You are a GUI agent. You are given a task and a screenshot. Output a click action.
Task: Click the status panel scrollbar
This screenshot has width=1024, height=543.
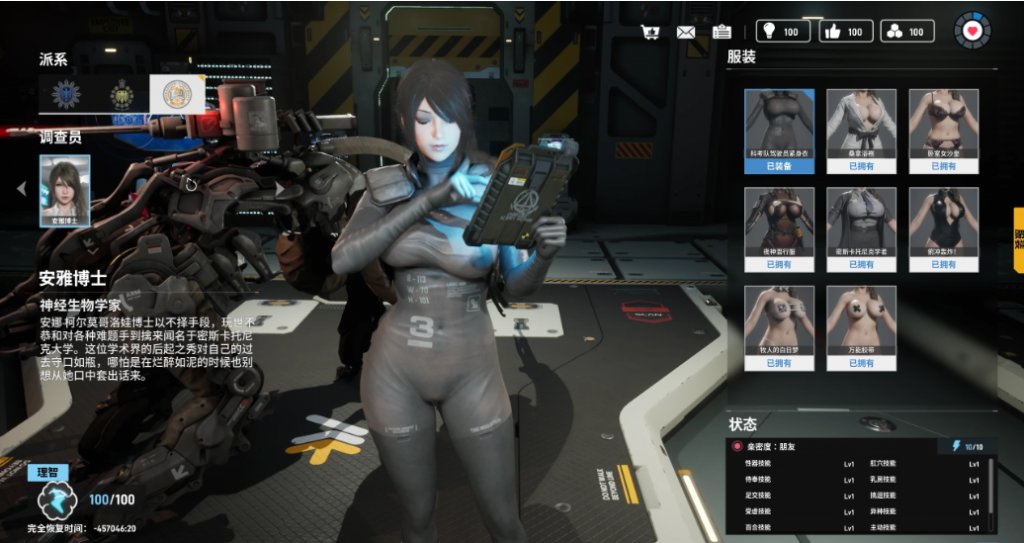[x=991, y=488]
